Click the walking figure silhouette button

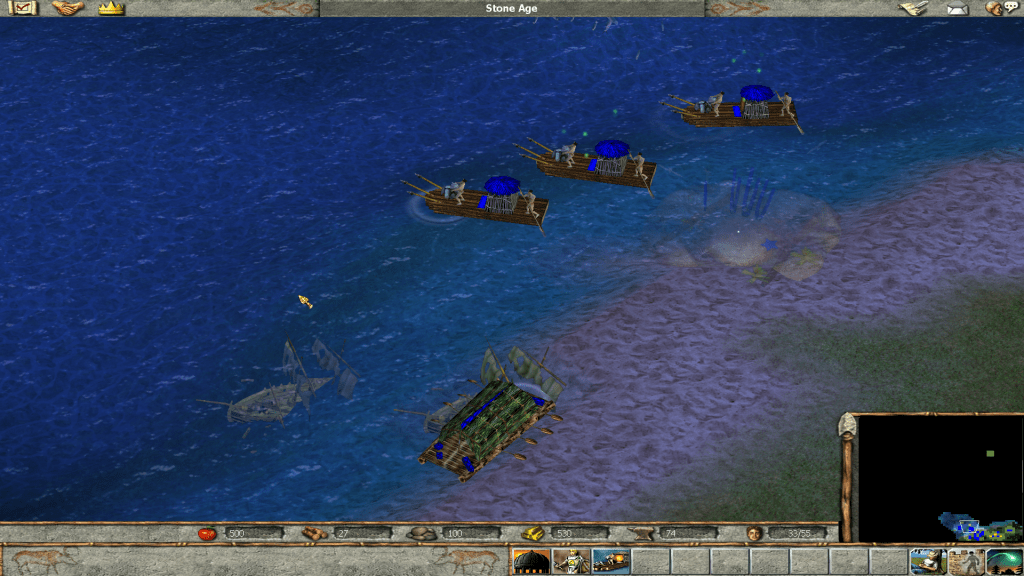click(x=966, y=561)
